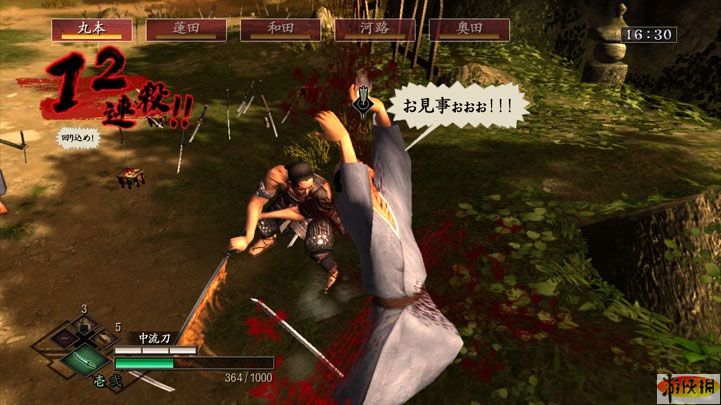Select the 九本 enemy name panel
The image size is (721, 405).
coord(92,28)
